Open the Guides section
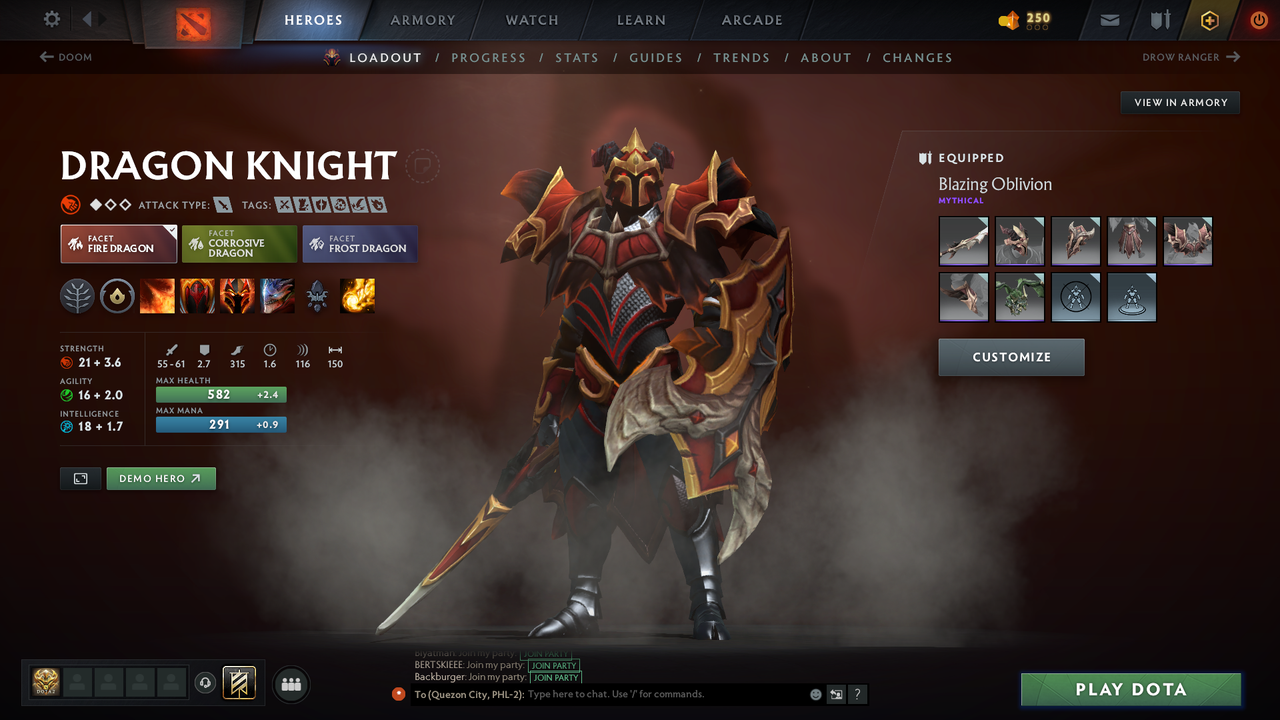Viewport: 1280px width, 720px height. [656, 57]
